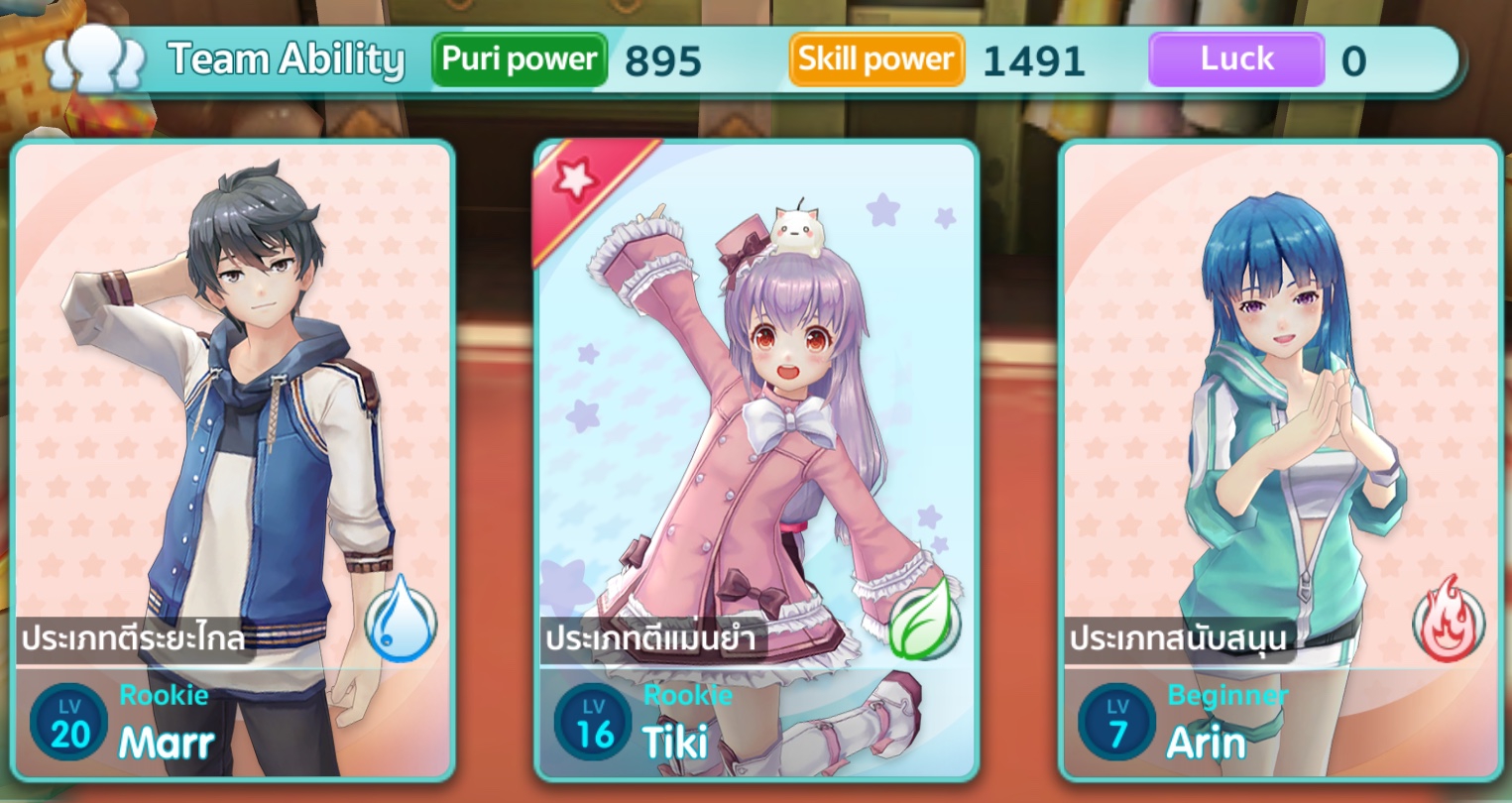Tap the purple Luck label
Image resolution: width=1512 pixels, height=803 pixels.
[x=1236, y=59]
